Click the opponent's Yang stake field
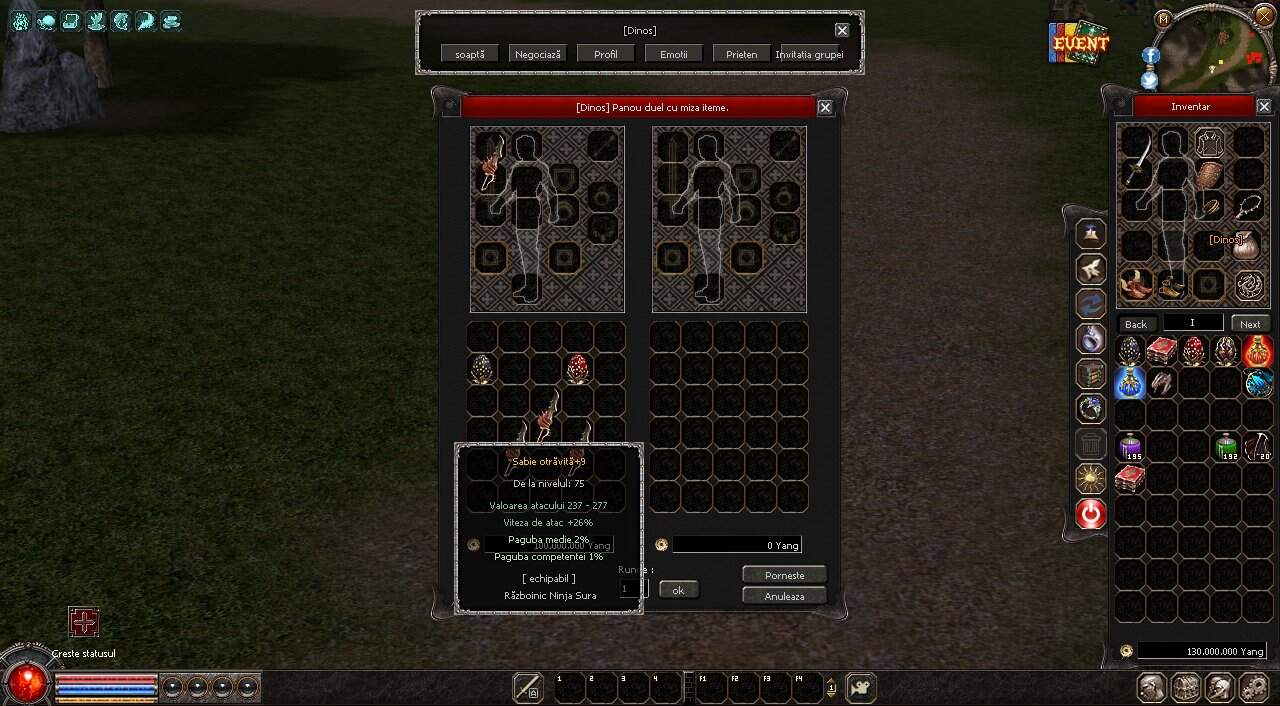This screenshot has width=1280, height=706. click(x=737, y=545)
